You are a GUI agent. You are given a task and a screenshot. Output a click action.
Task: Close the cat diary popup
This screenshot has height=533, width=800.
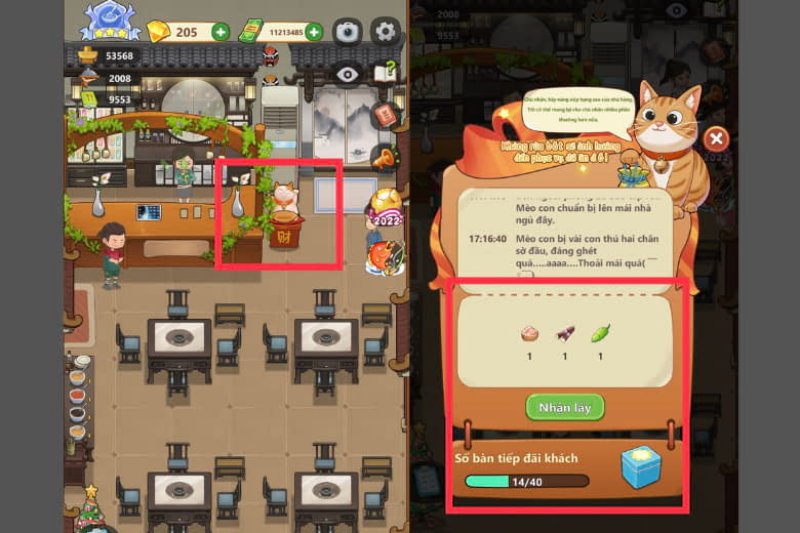click(716, 139)
